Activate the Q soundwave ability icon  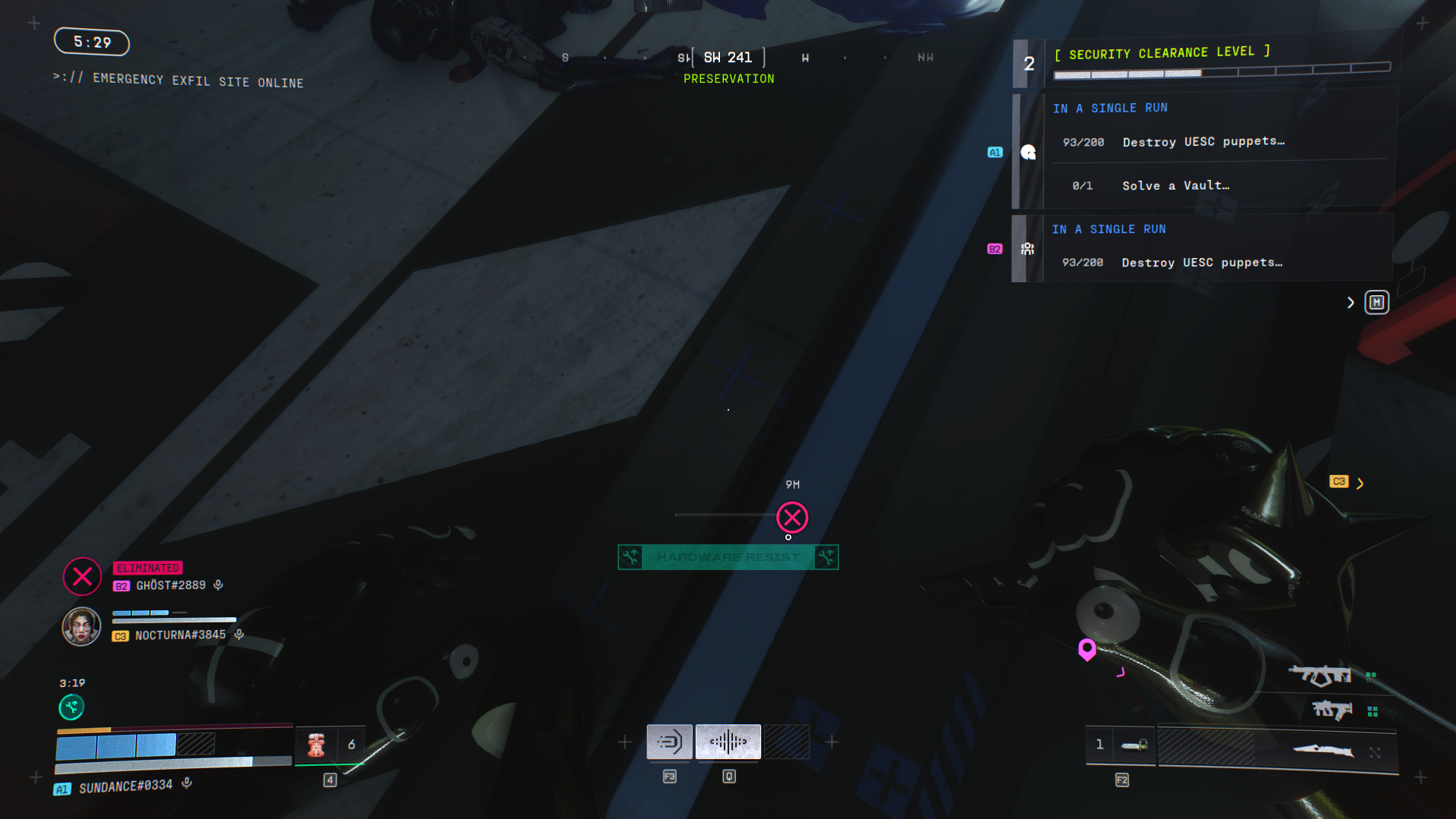728,742
